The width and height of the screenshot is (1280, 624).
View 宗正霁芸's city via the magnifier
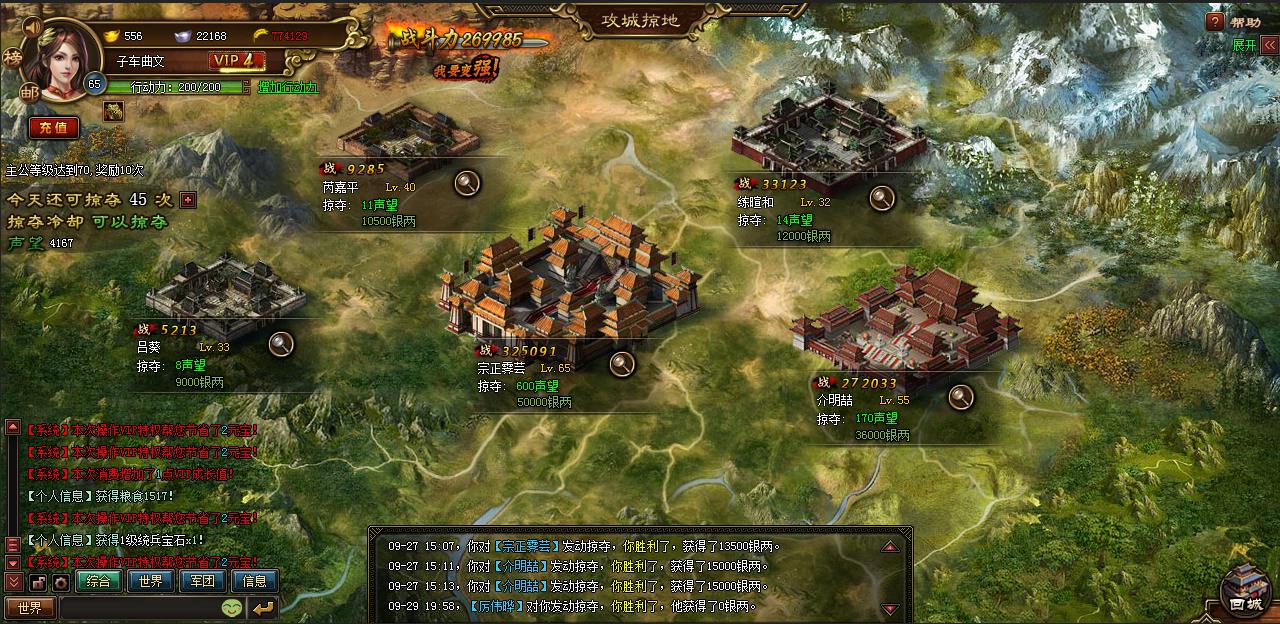coord(623,363)
